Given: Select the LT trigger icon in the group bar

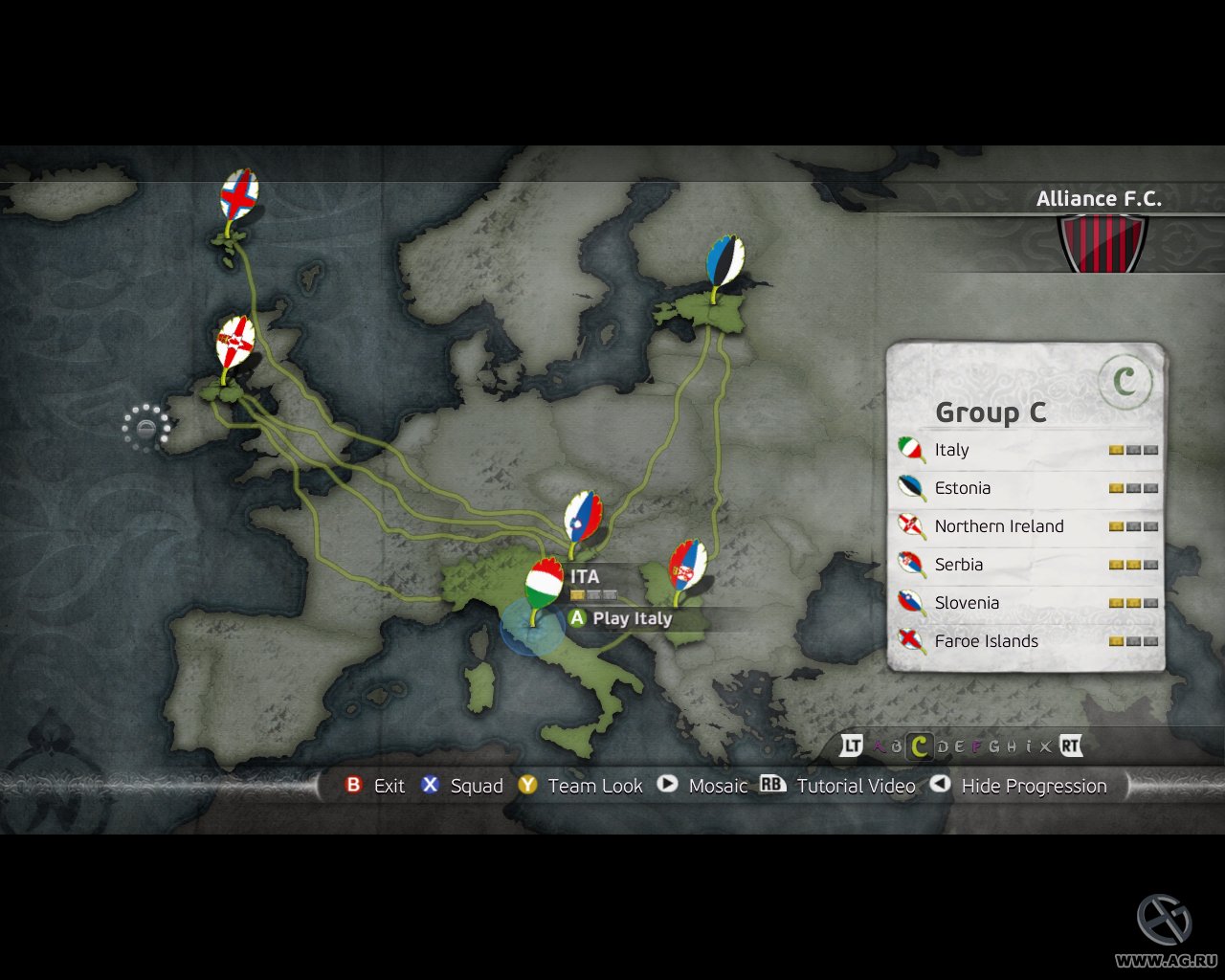Looking at the screenshot, I should tap(852, 746).
